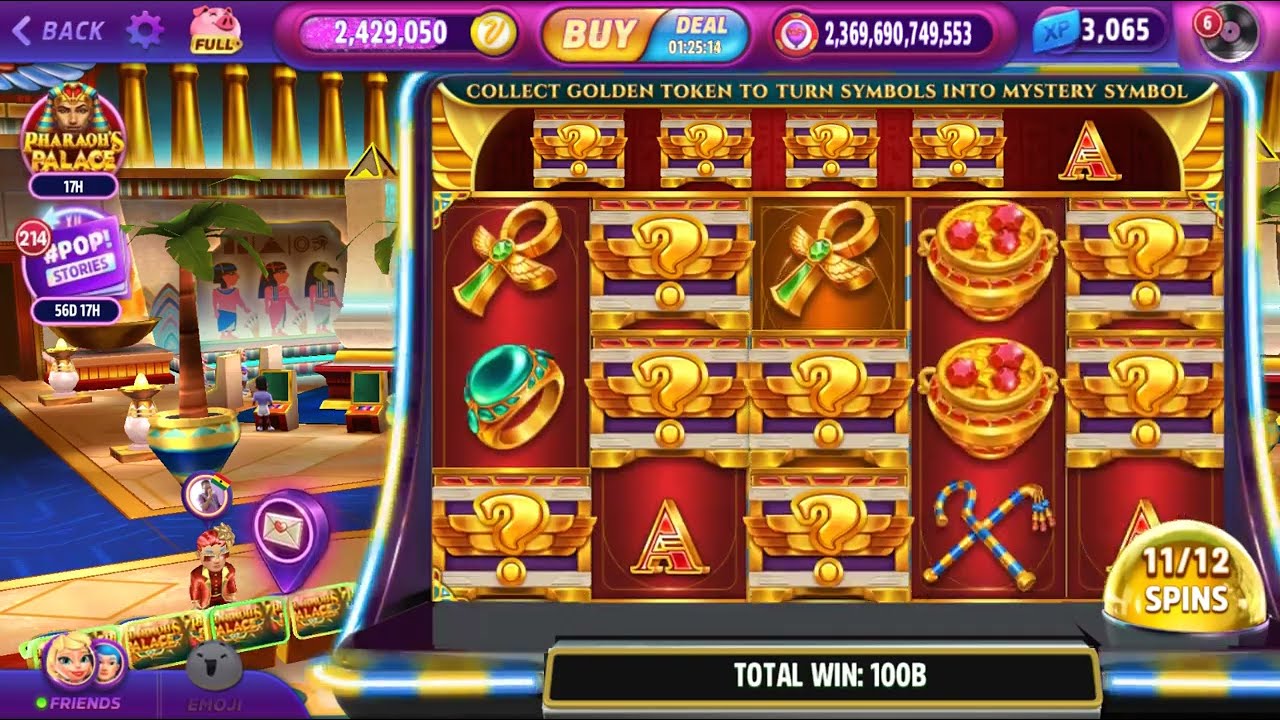Go back using the Back button
The image size is (1280, 720).
click(x=58, y=31)
